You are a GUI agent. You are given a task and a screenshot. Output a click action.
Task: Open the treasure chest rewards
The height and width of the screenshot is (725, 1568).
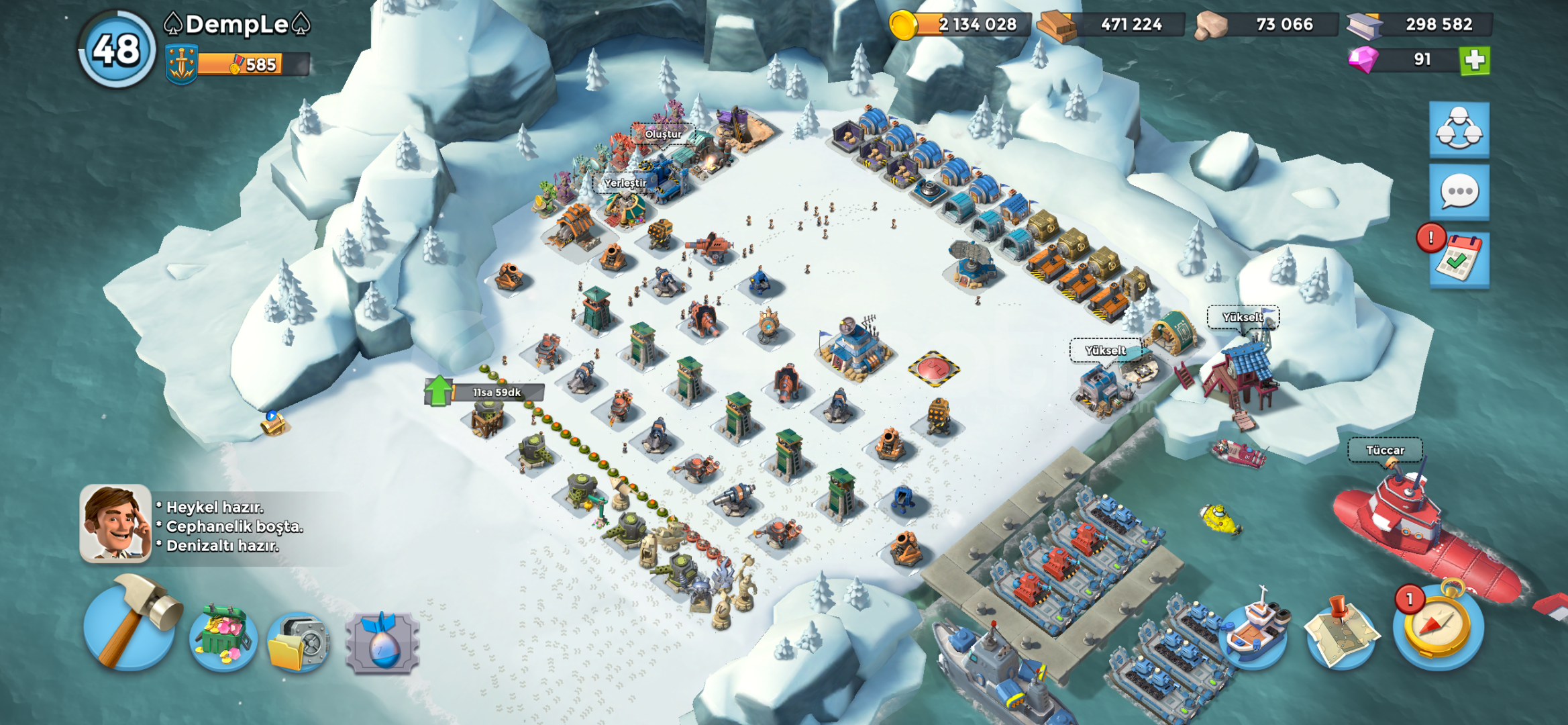coord(223,638)
